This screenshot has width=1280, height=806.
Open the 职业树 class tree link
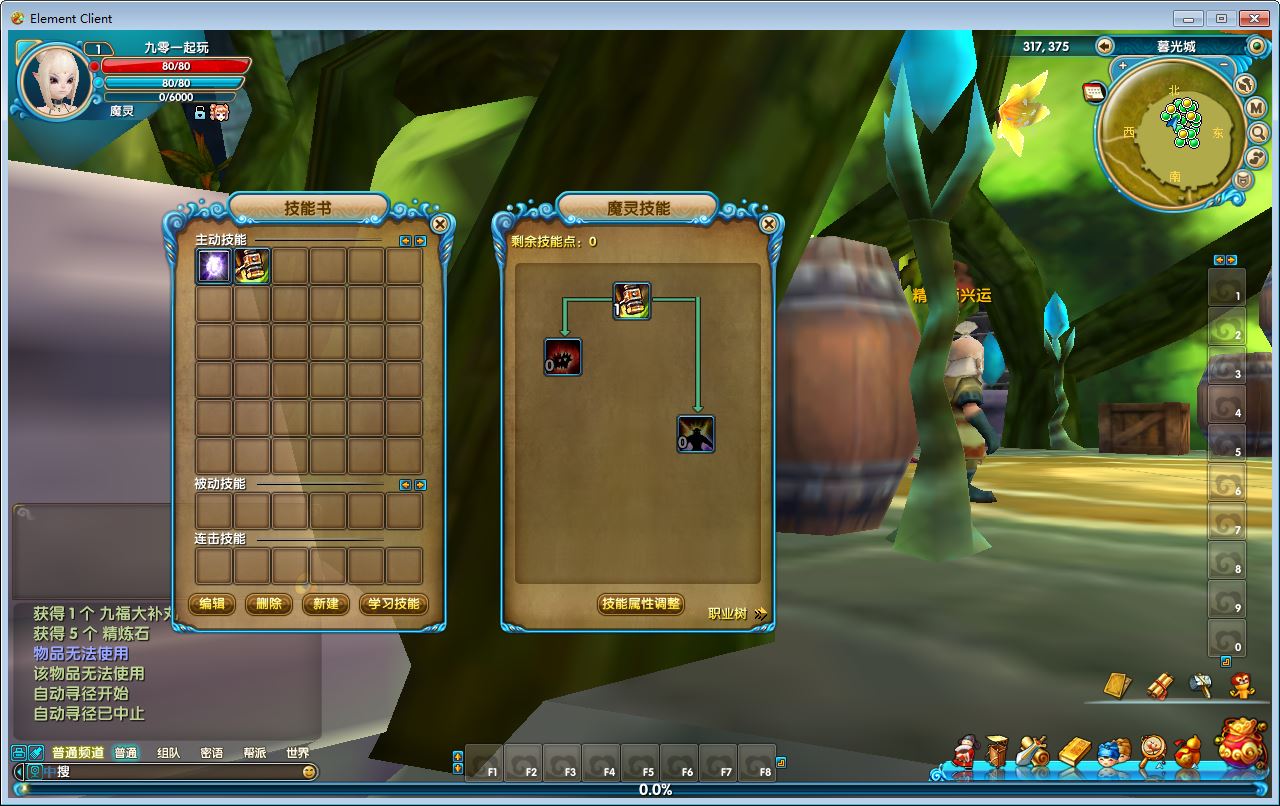click(x=736, y=613)
